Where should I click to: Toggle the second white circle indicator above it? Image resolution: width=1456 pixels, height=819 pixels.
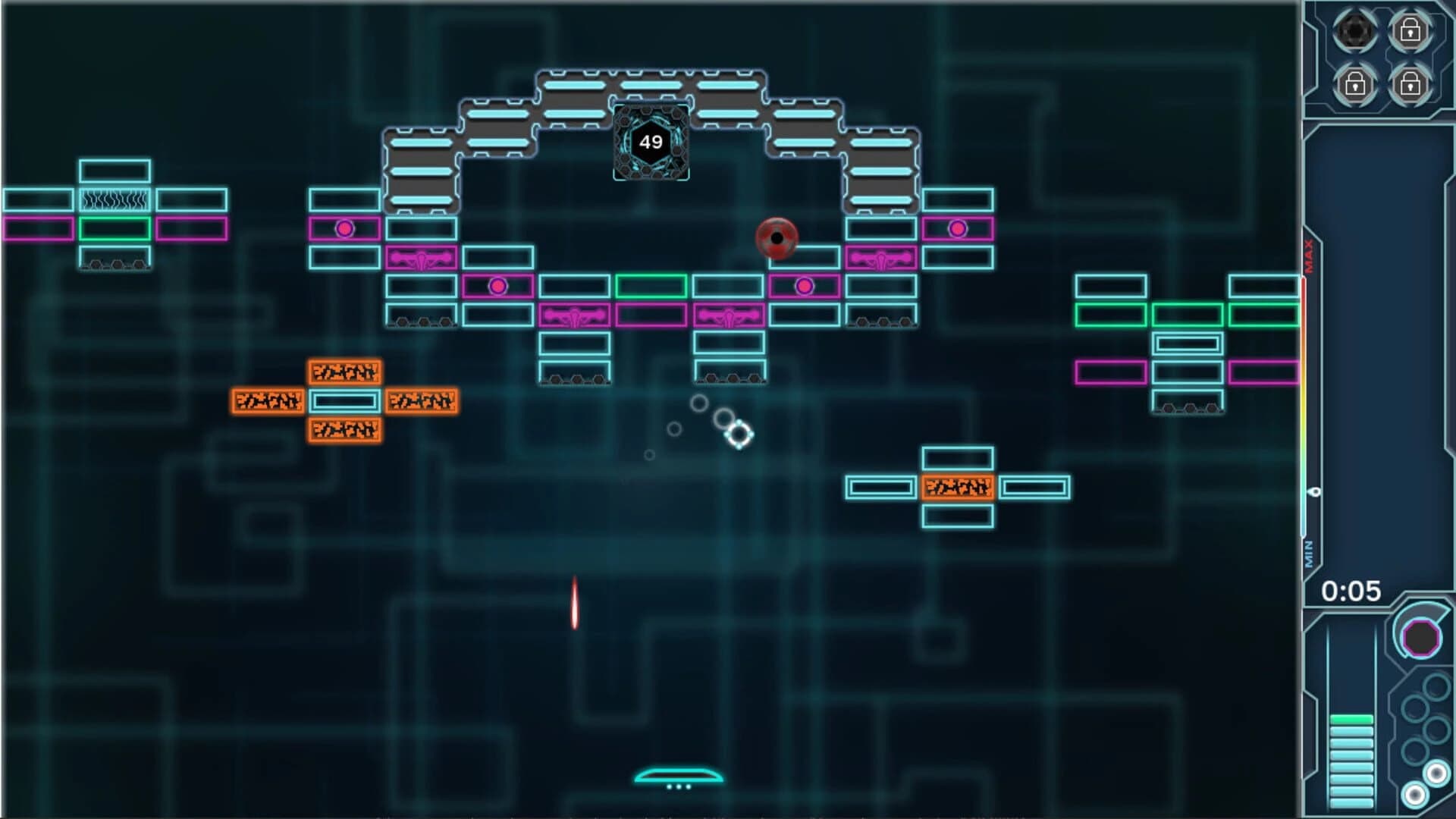[x=1437, y=773]
